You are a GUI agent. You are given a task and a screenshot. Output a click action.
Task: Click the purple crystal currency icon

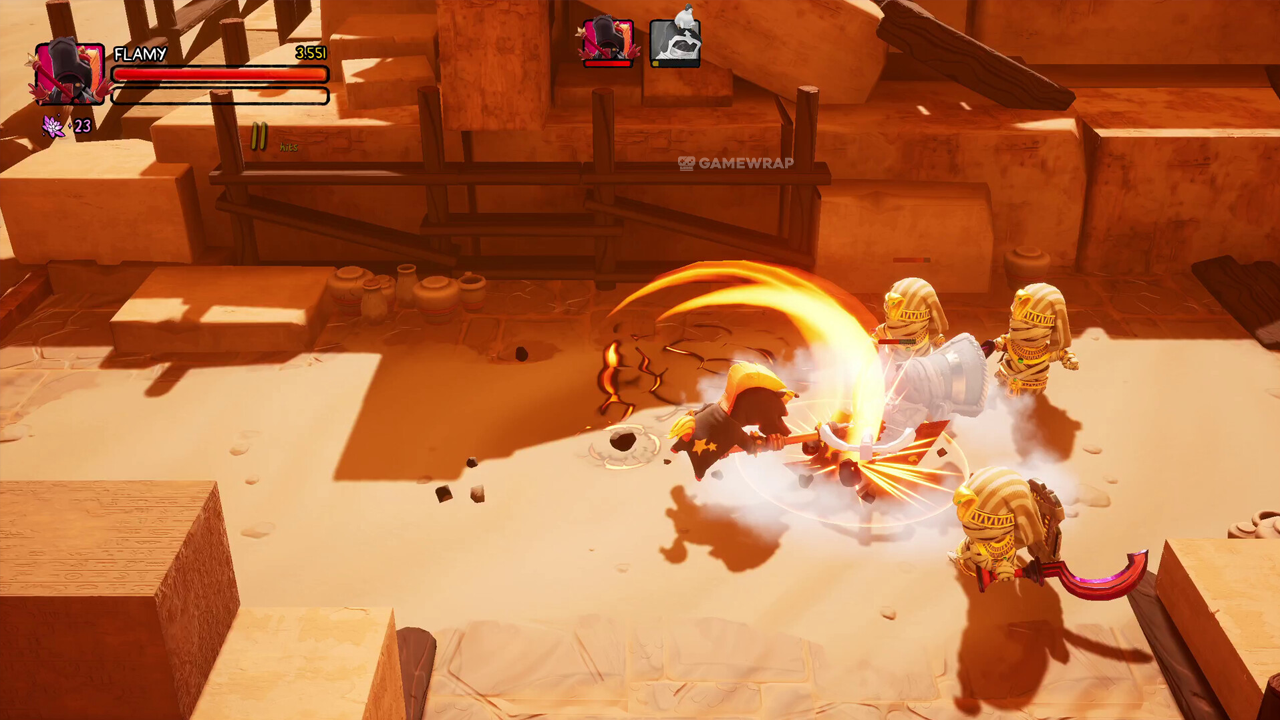tap(52, 126)
